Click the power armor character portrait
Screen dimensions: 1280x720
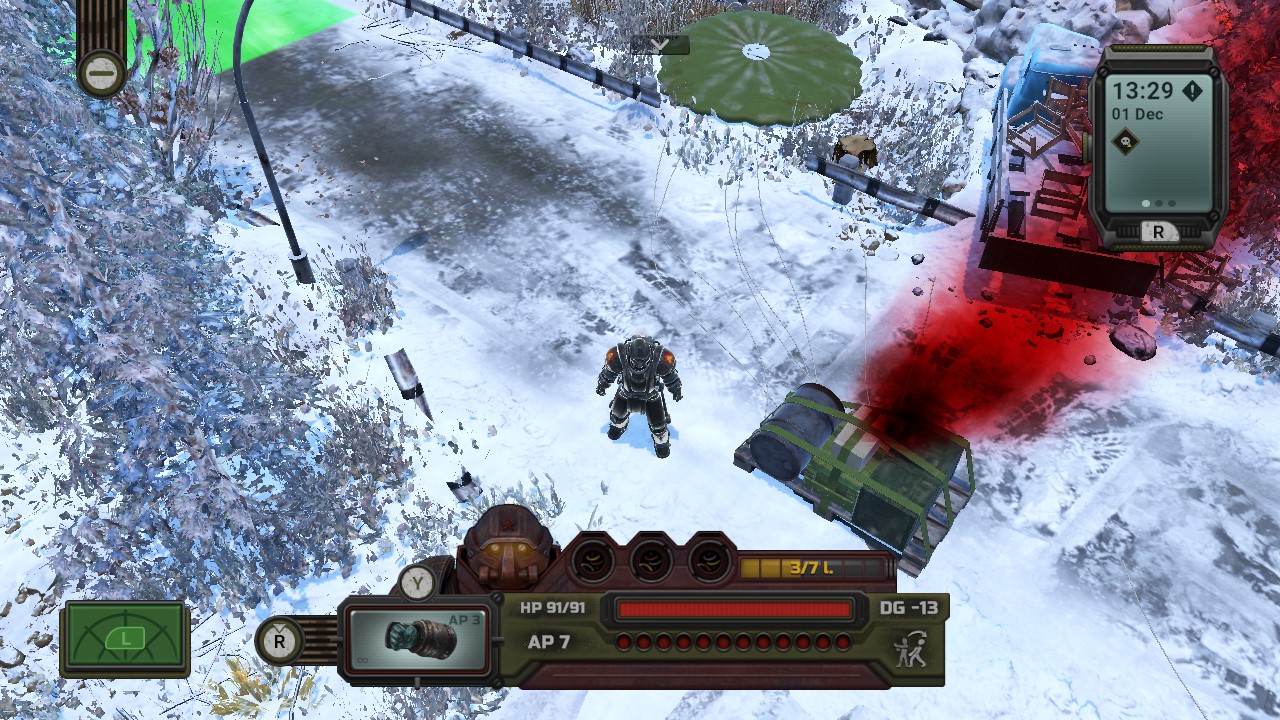[510, 555]
